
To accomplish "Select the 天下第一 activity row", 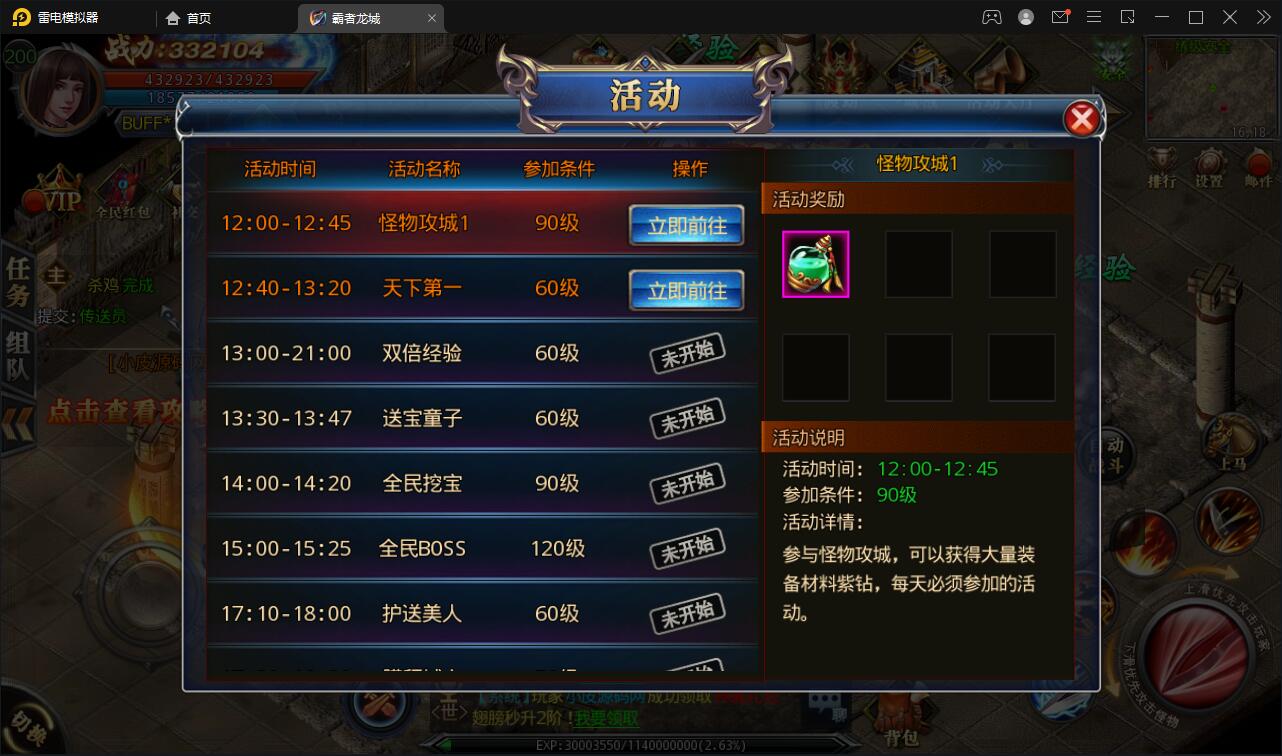I will pyautogui.click(x=420, y=288).
